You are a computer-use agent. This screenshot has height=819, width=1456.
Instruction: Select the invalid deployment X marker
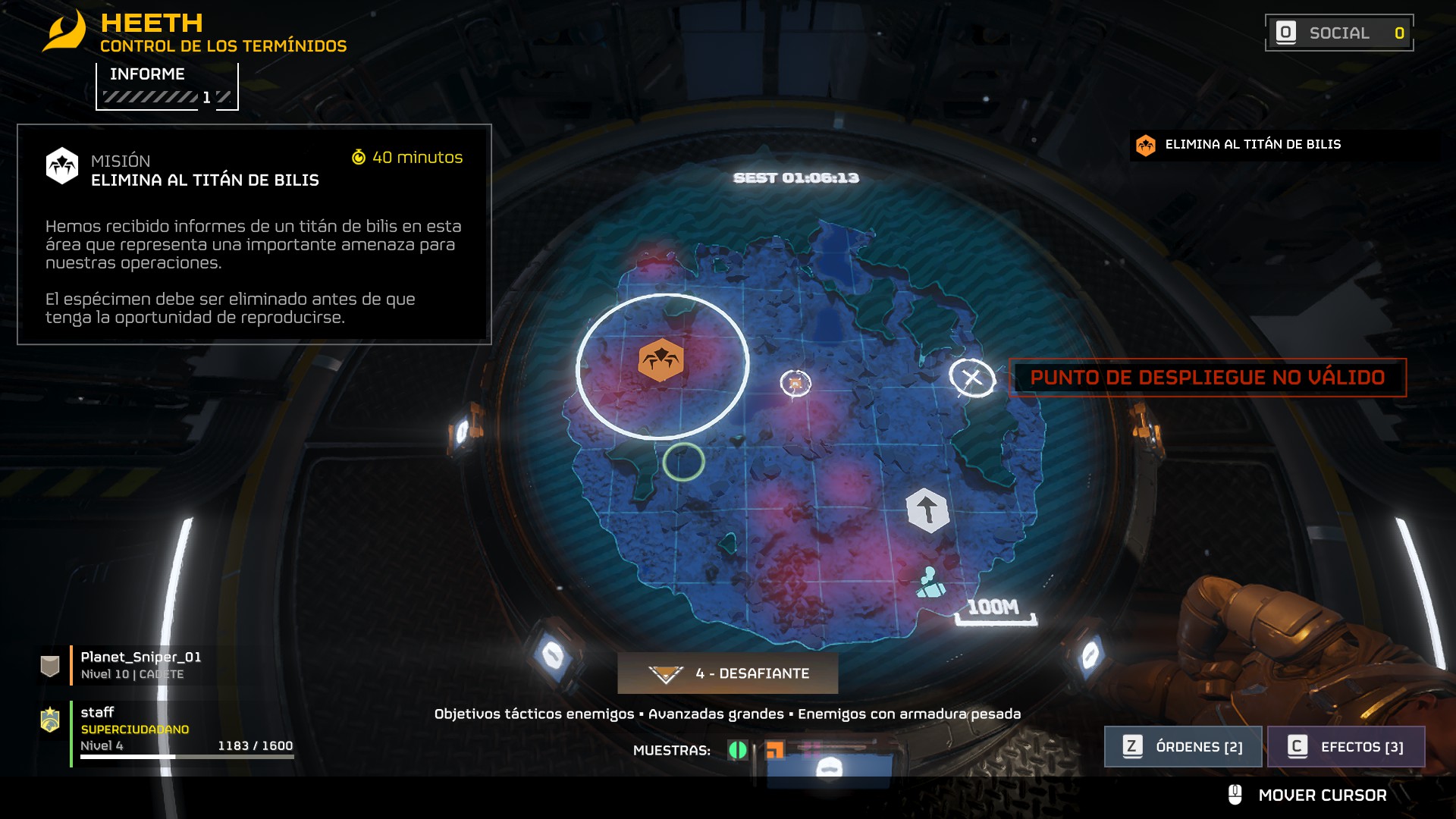coord(971,377)
